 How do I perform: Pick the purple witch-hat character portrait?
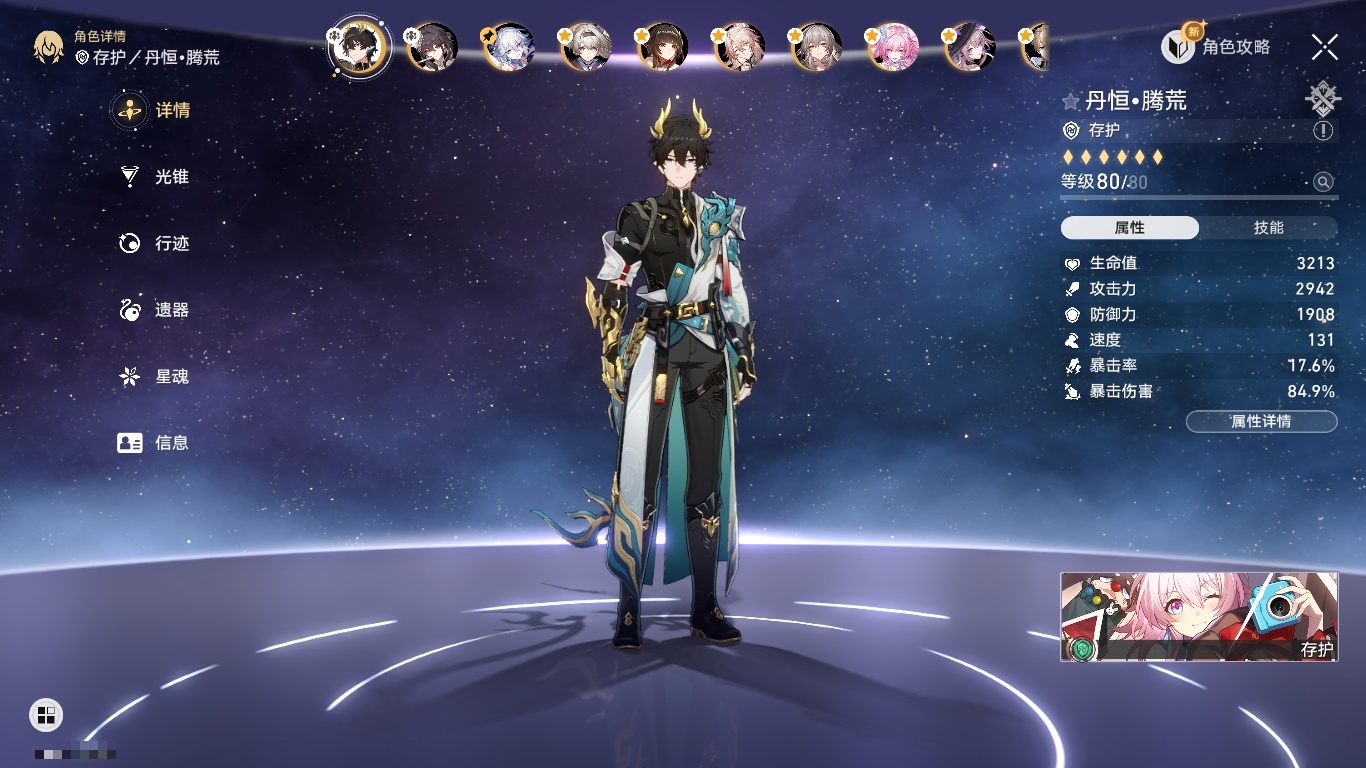[969, 47]
